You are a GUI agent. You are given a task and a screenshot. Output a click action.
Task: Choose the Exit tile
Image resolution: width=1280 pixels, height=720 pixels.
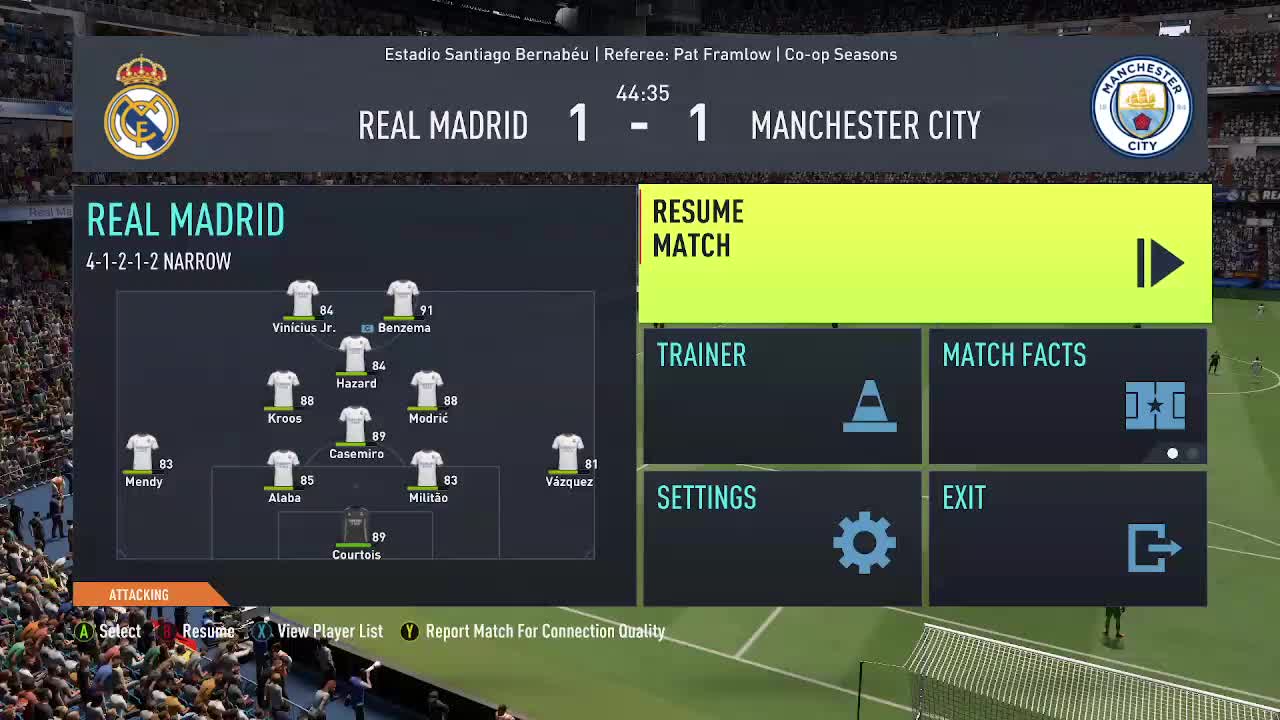point(1067,538)
